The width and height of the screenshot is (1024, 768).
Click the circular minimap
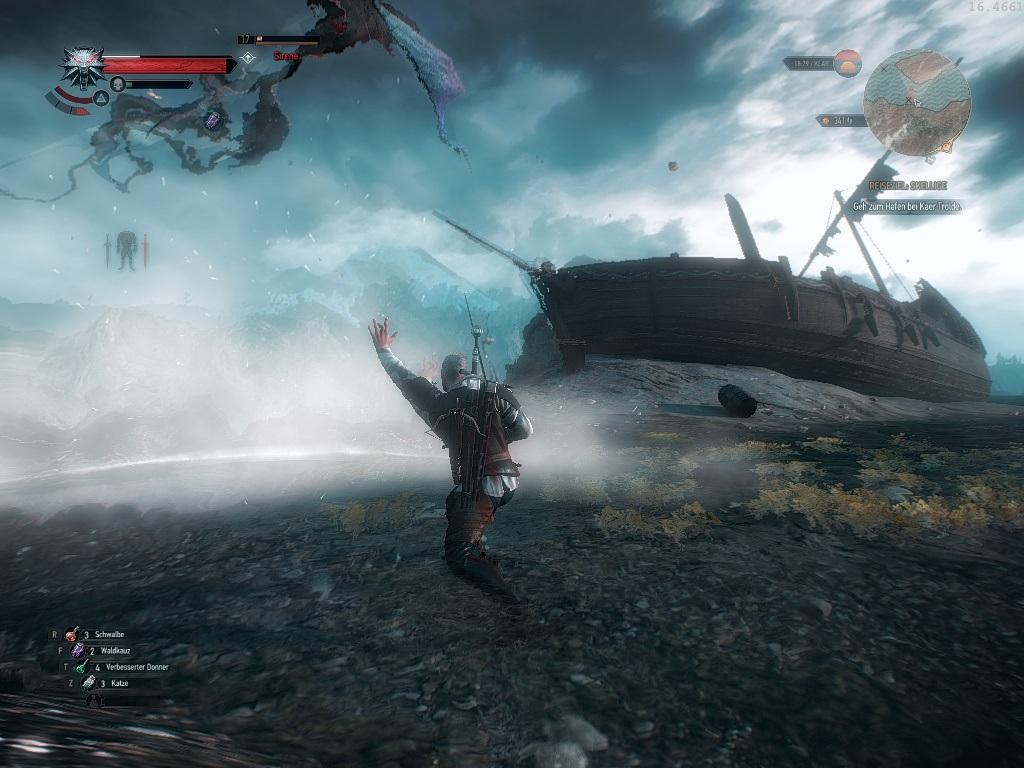pos(916,102)
